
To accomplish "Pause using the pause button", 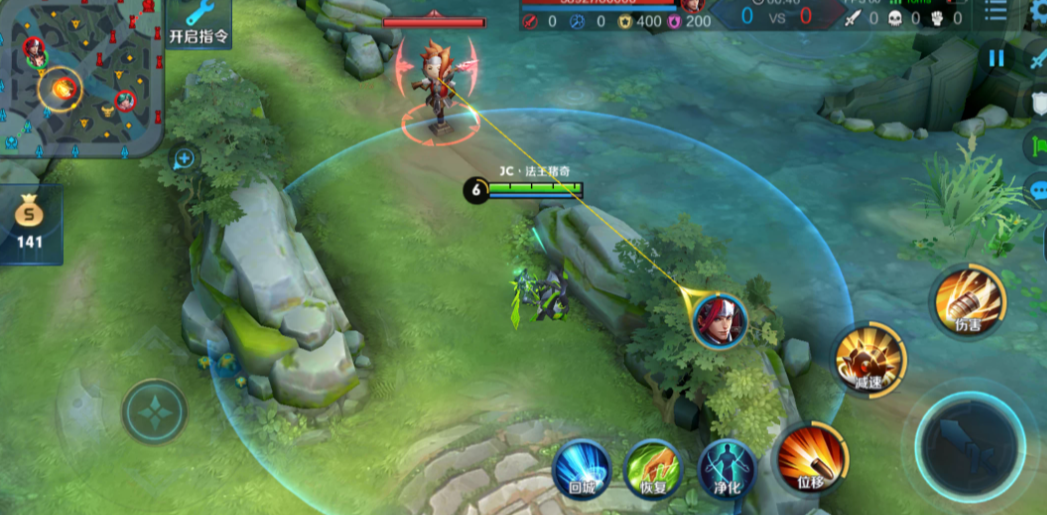I will [996, 58].
